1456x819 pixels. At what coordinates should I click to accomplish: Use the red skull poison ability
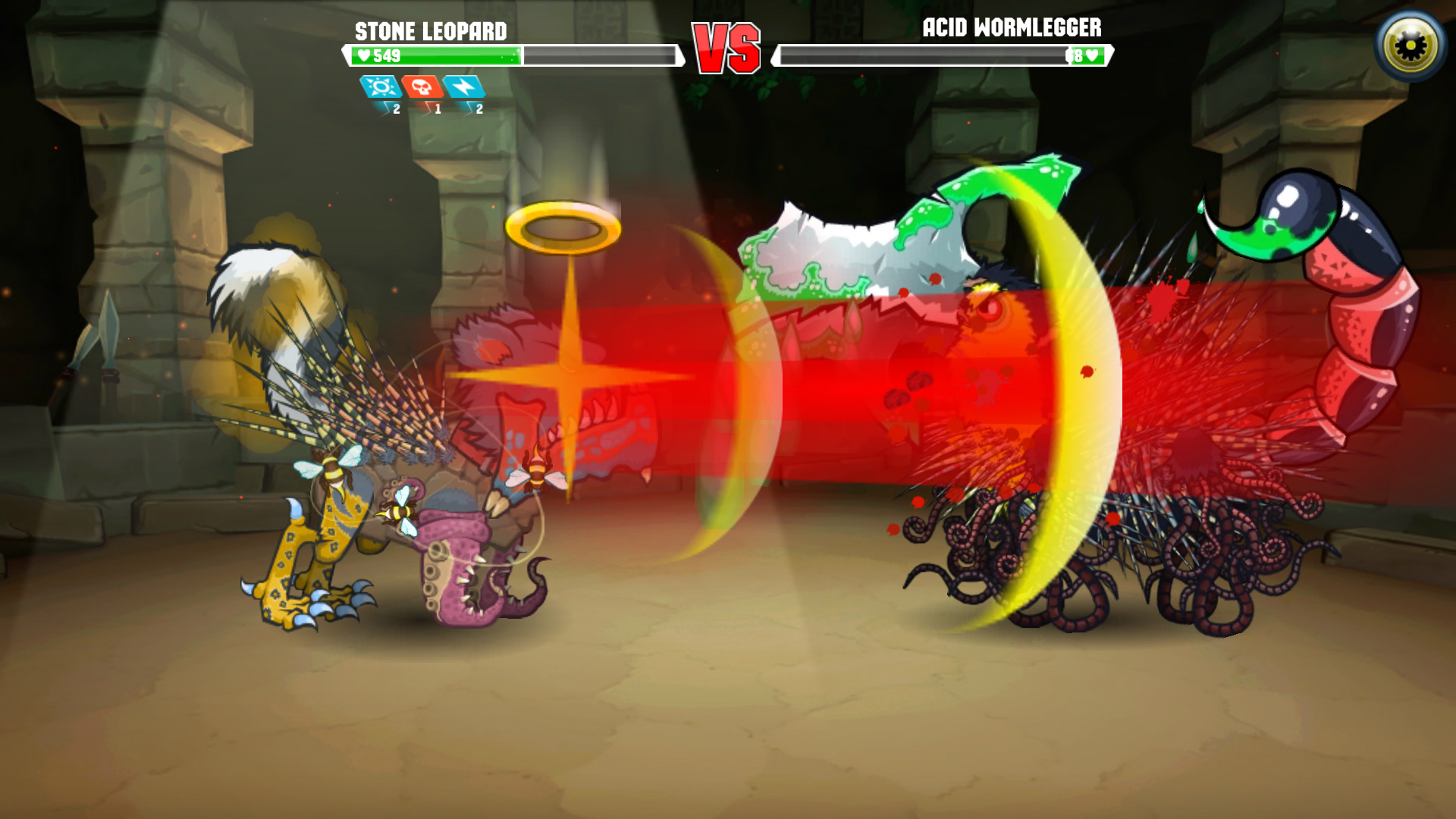(423, 88)
